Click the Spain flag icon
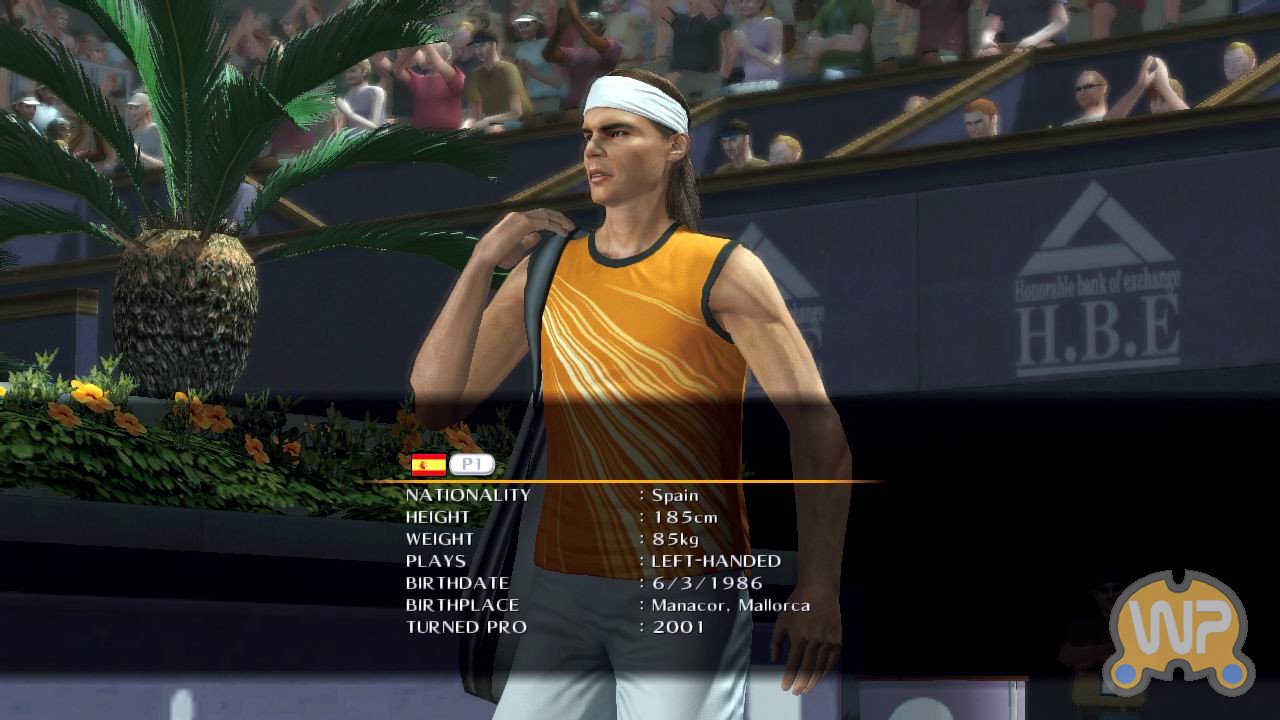This screenshot has height=720, width=1280. coord(429,465)
